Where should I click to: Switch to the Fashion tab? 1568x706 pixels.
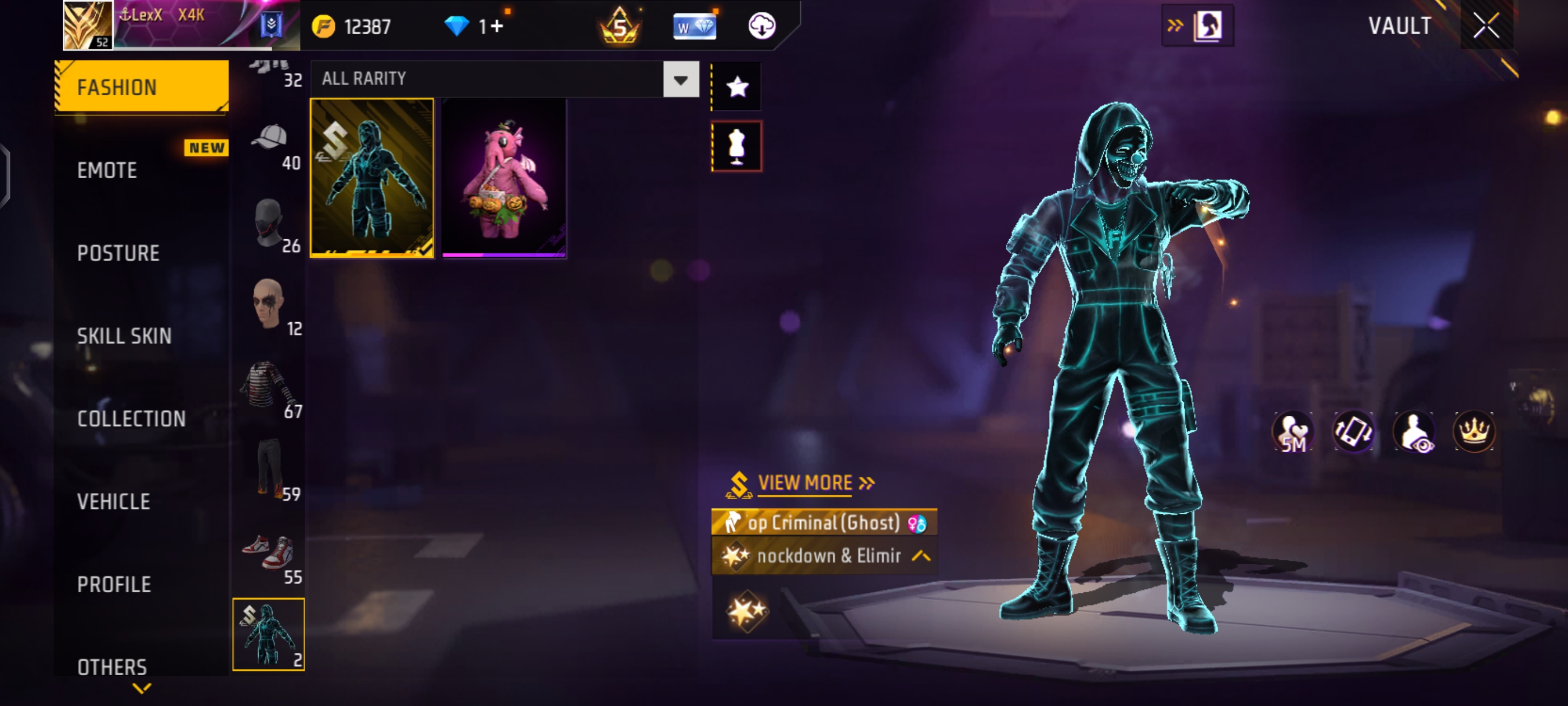point(141,87)
